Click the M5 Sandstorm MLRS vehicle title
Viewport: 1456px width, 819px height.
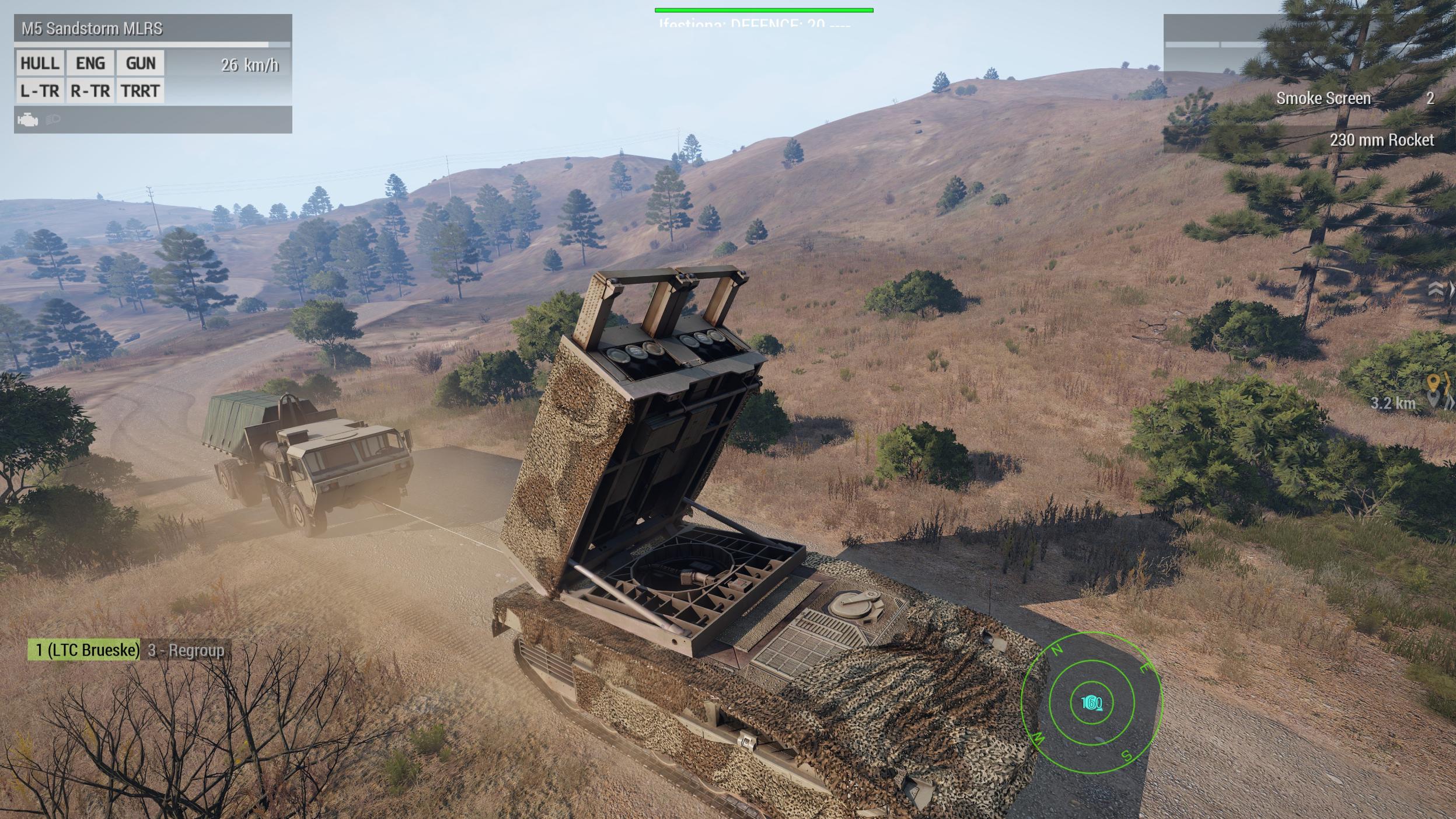click(92, 29)
